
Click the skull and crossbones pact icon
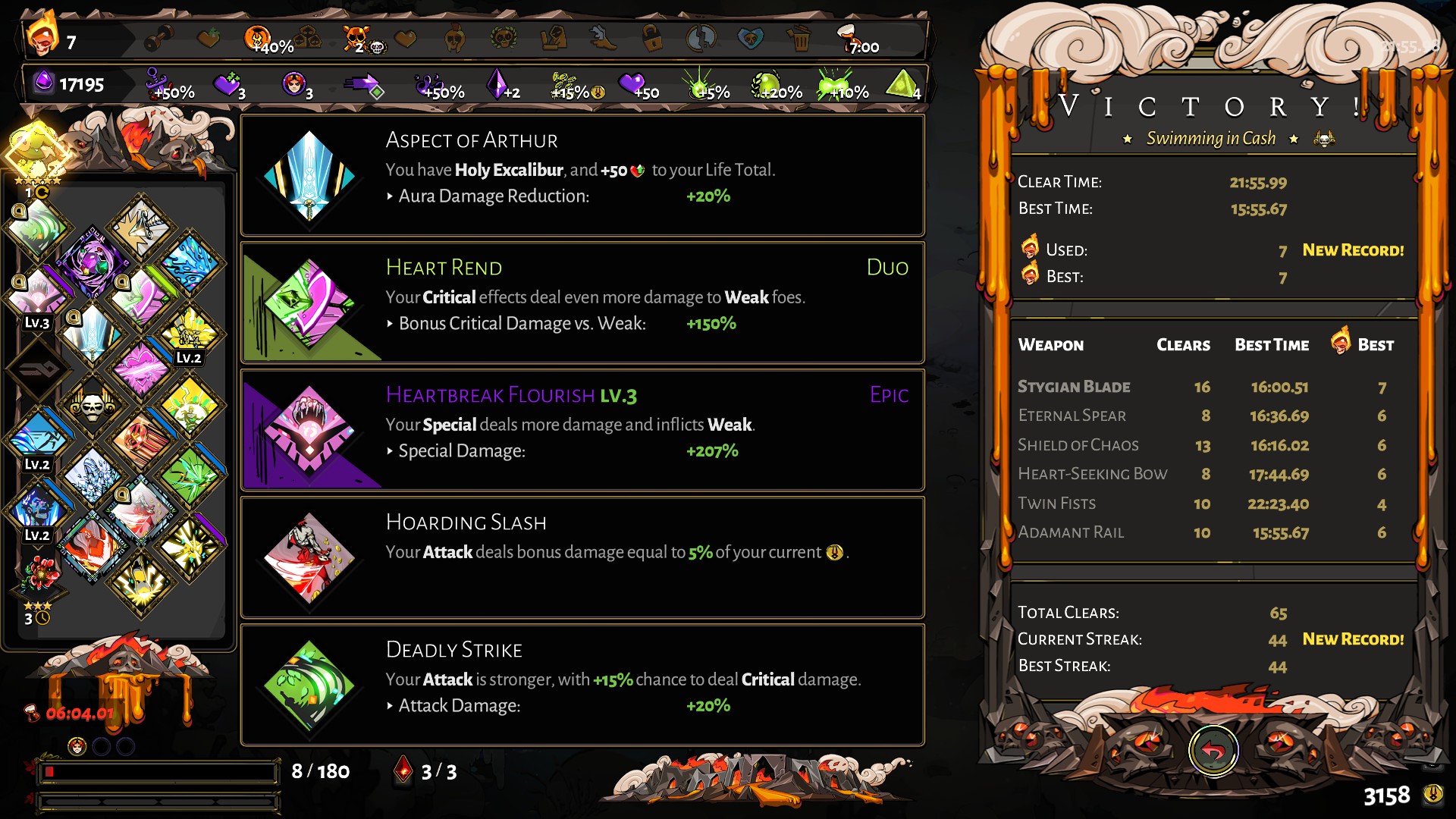point(356,38)
